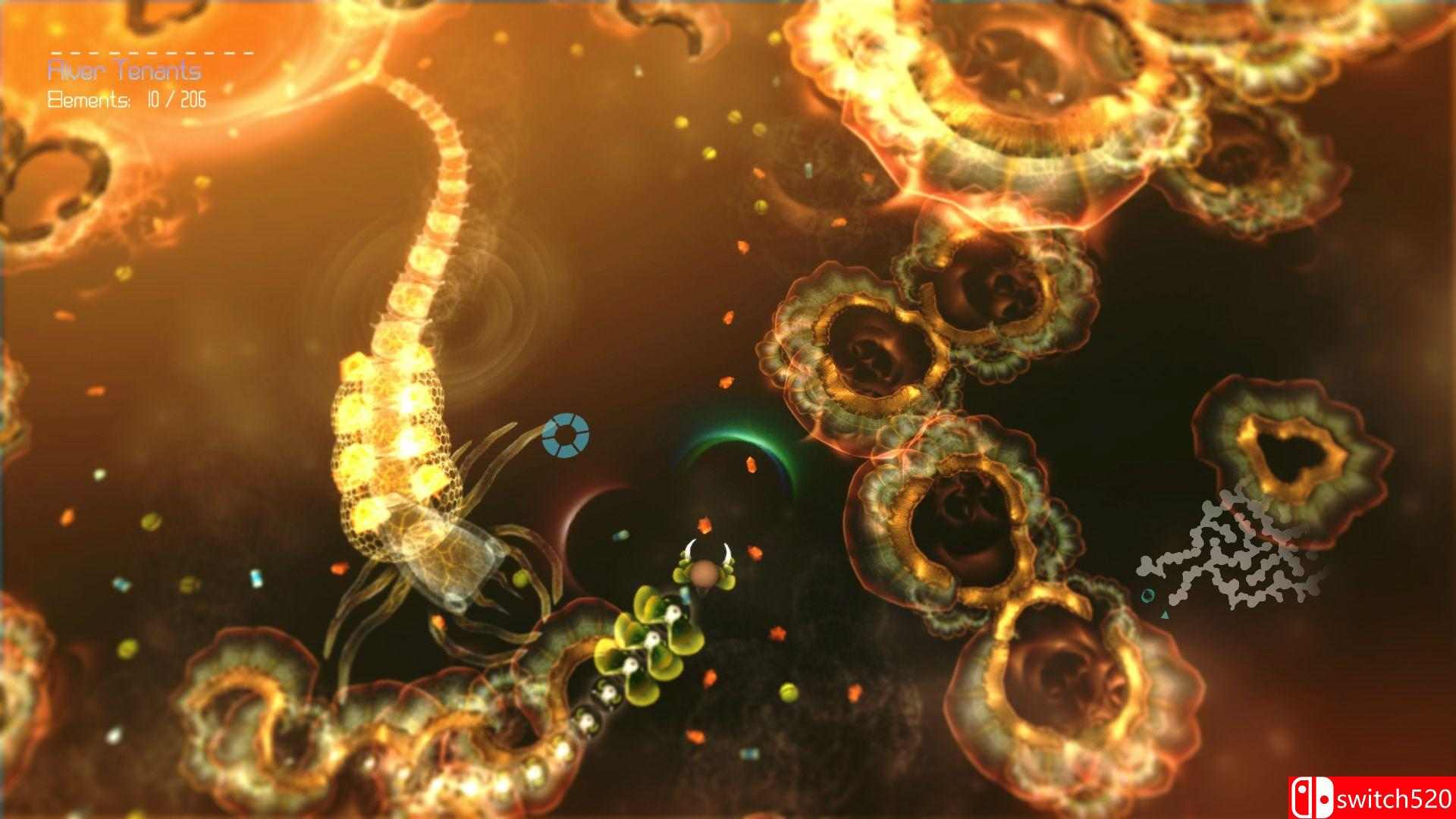This screenshot has height=819, width=1456.
Task: Click the River Tenants level title
Action: point(125,71)
